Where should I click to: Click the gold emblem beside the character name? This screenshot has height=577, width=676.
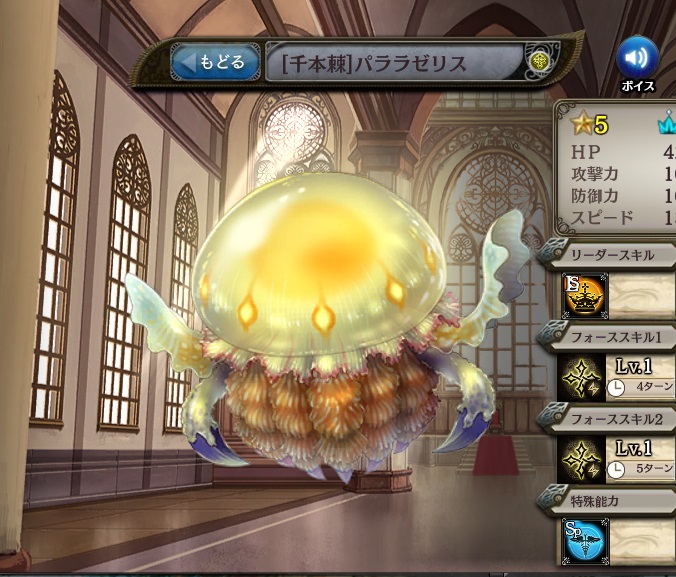(540, 62)
